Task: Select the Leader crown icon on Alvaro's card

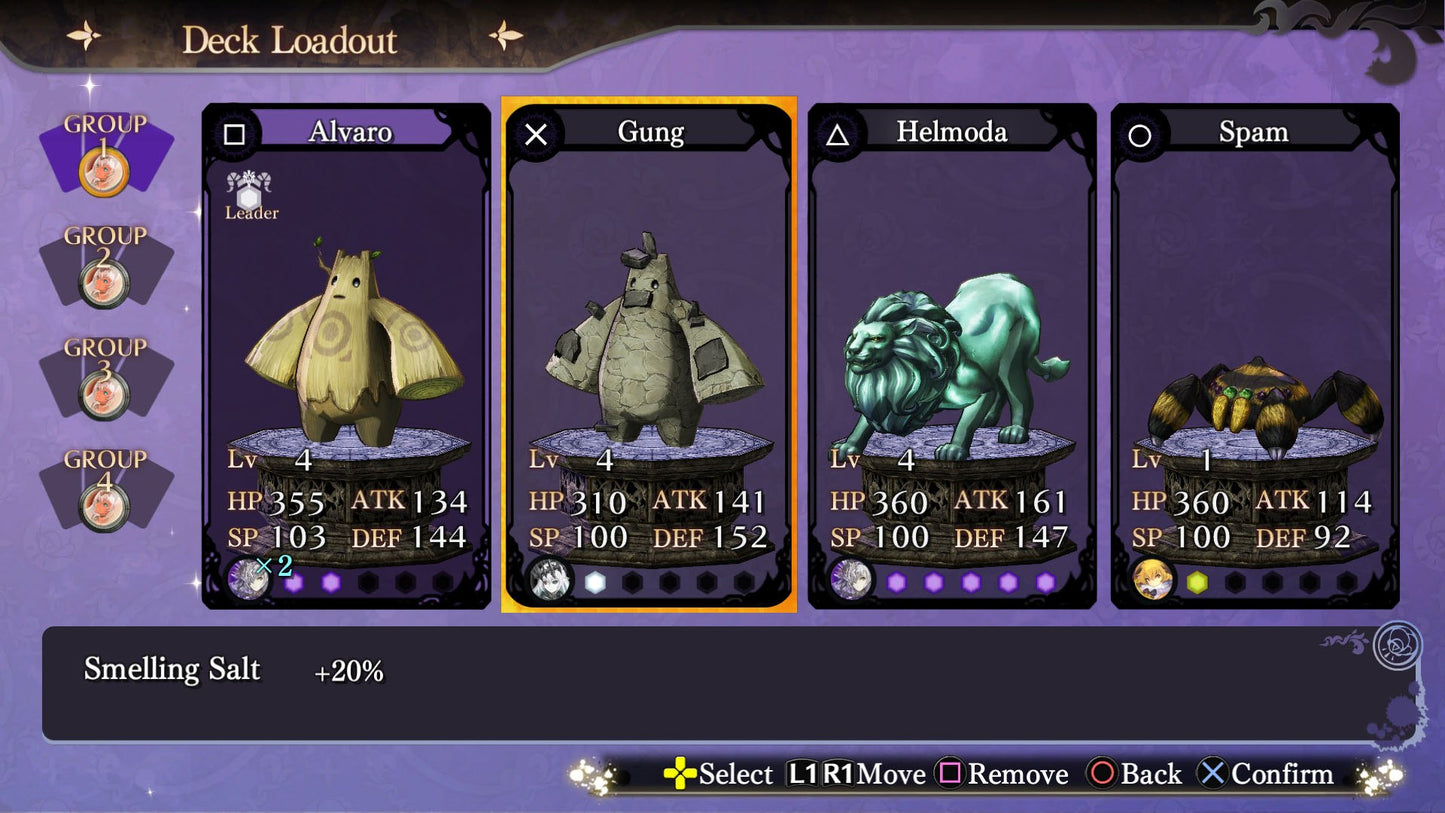Action: (249, 190)
